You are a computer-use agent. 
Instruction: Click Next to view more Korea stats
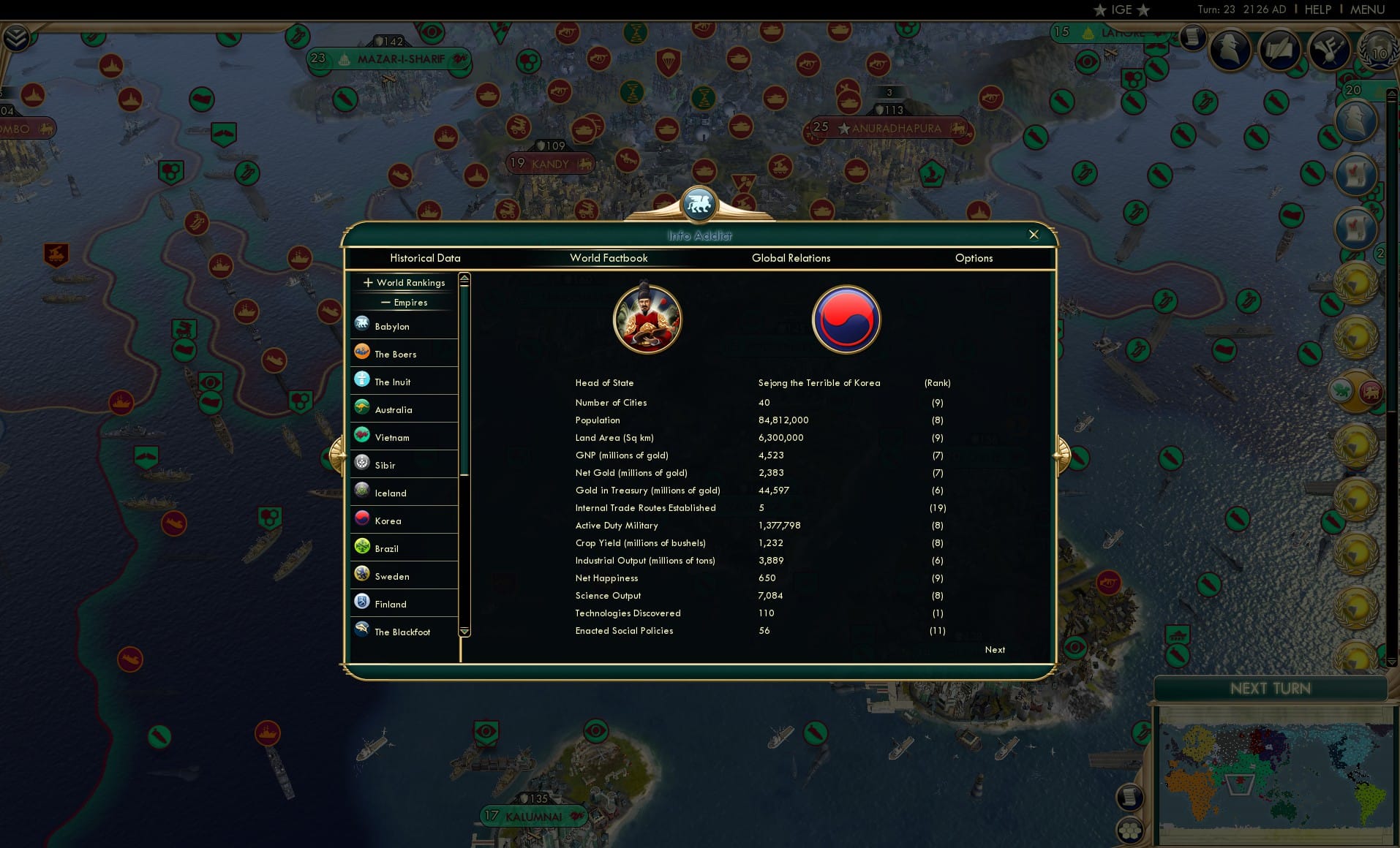(994, 650)
